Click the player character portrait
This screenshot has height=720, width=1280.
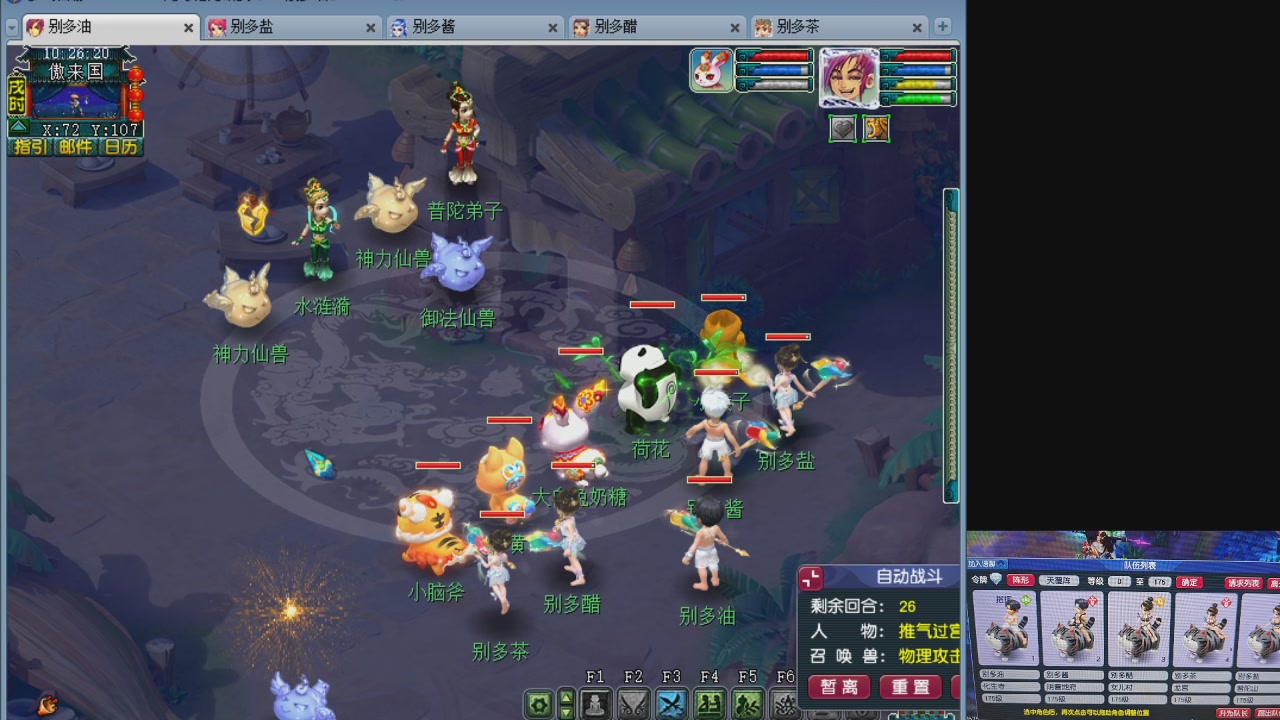click(848, 79)
